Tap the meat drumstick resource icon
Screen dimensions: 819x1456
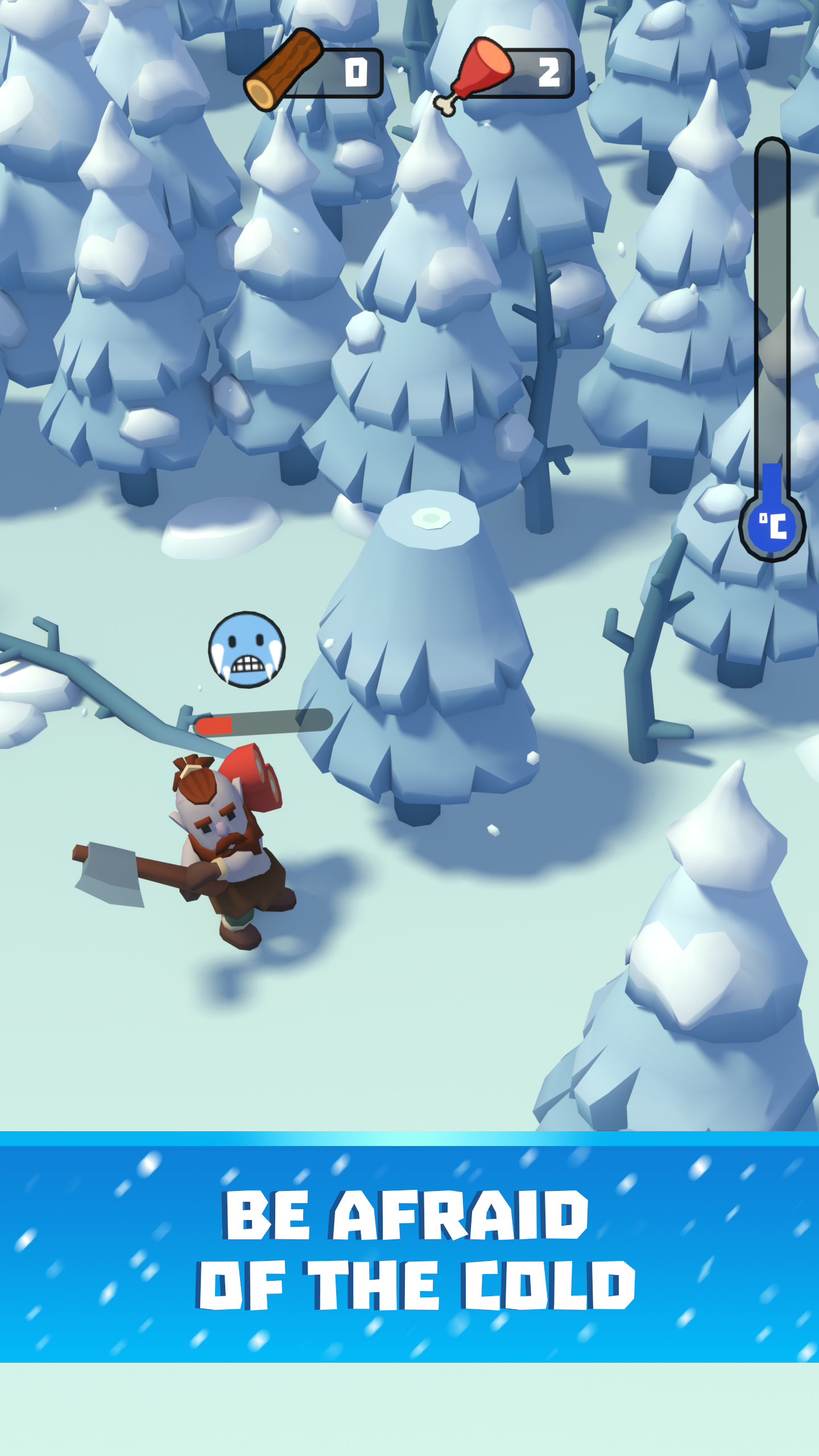(x=483, y=68)
